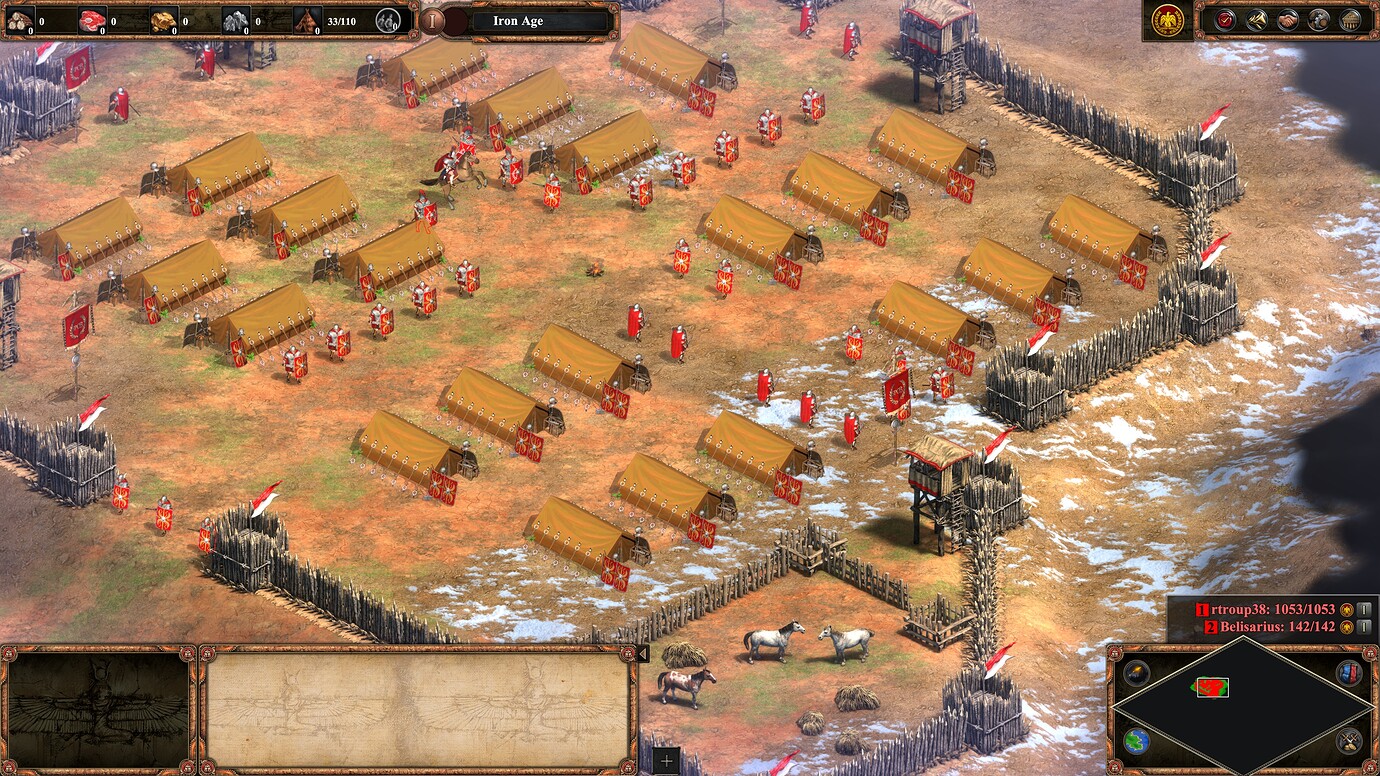
Task: Click the flare icon beside the minimap
Action: (x=1136, y=673)
